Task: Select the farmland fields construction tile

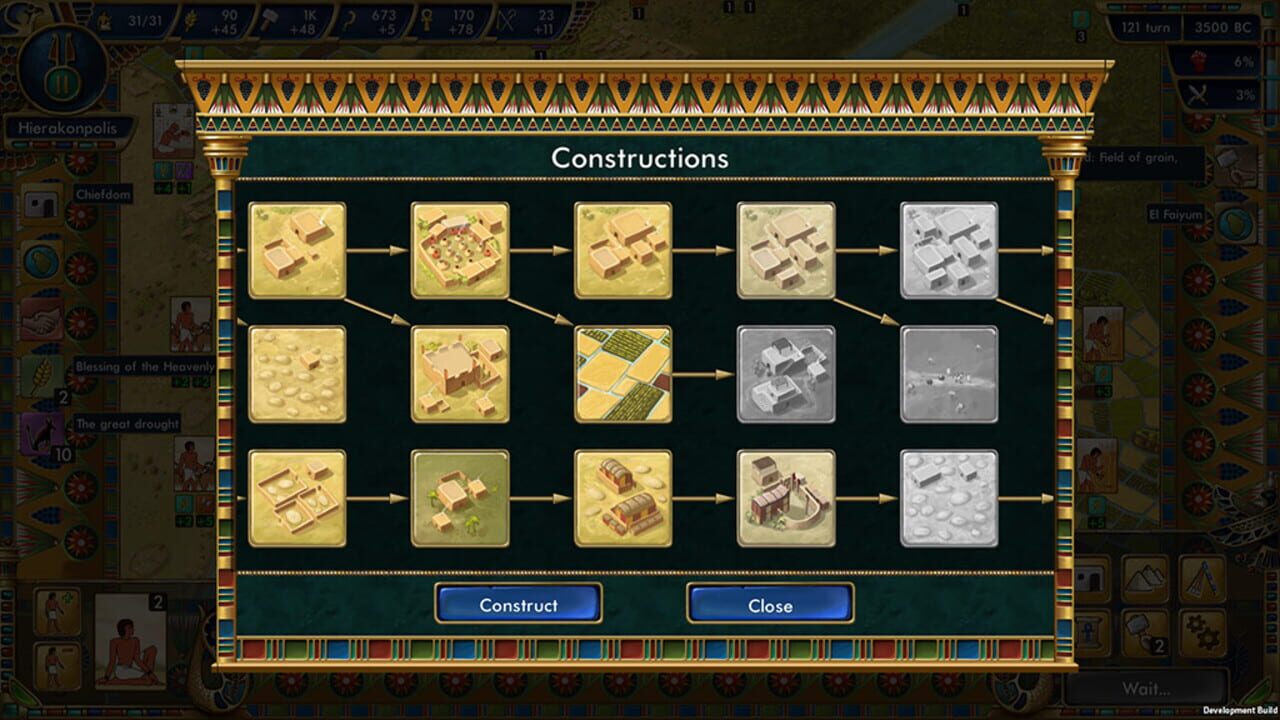Action: 621,375
